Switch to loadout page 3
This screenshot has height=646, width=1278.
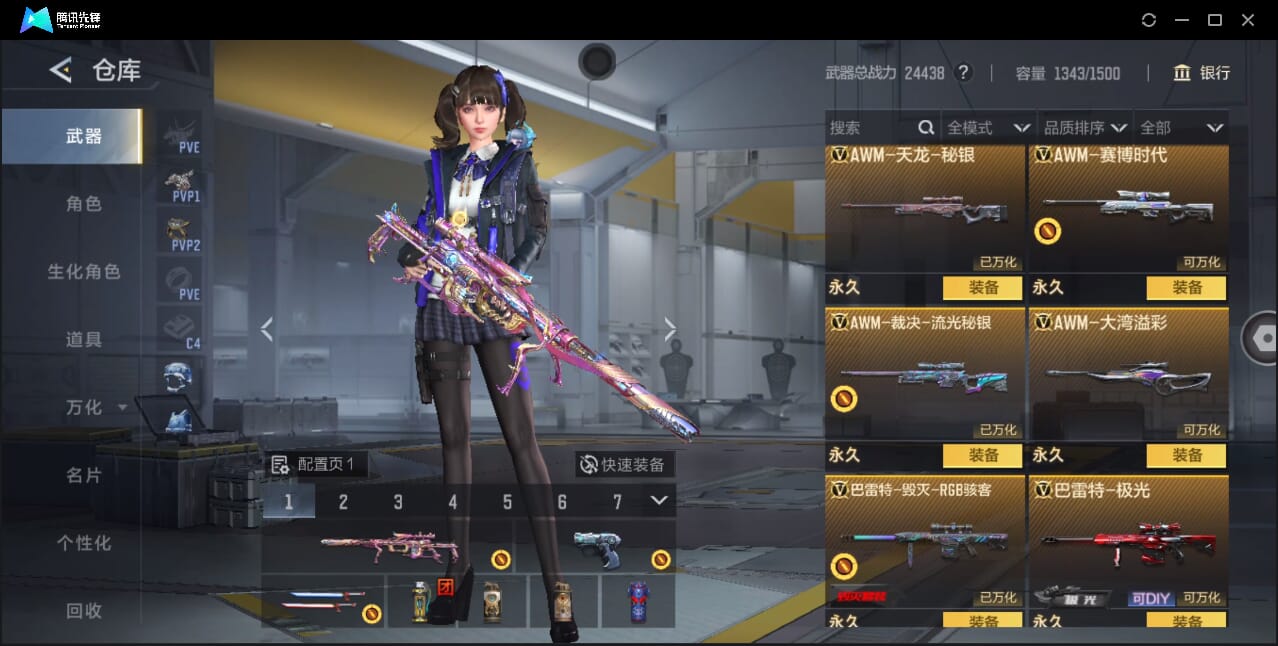[x=398, y=502]
